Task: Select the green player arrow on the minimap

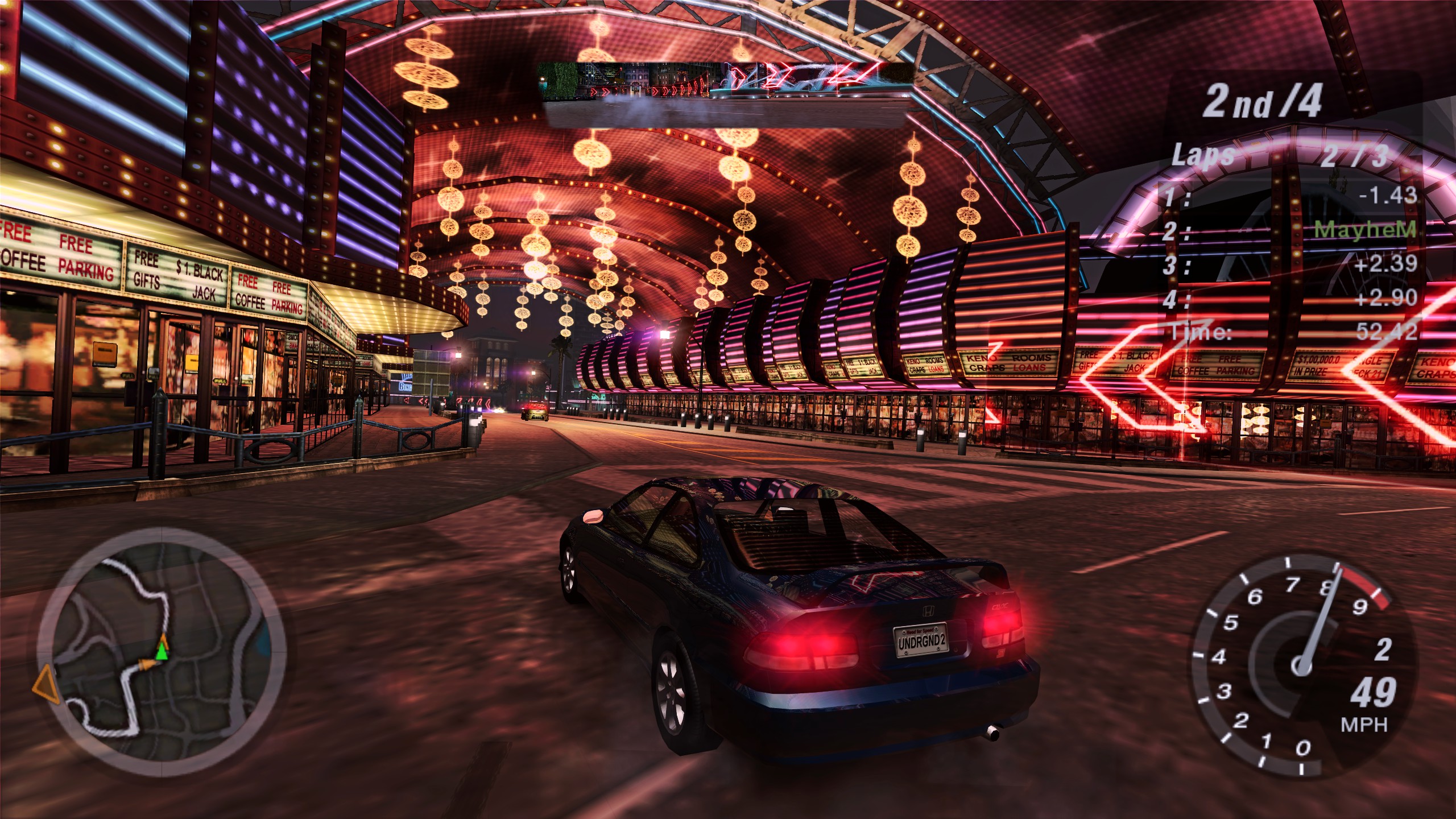Action: click(x=162, y=651)
